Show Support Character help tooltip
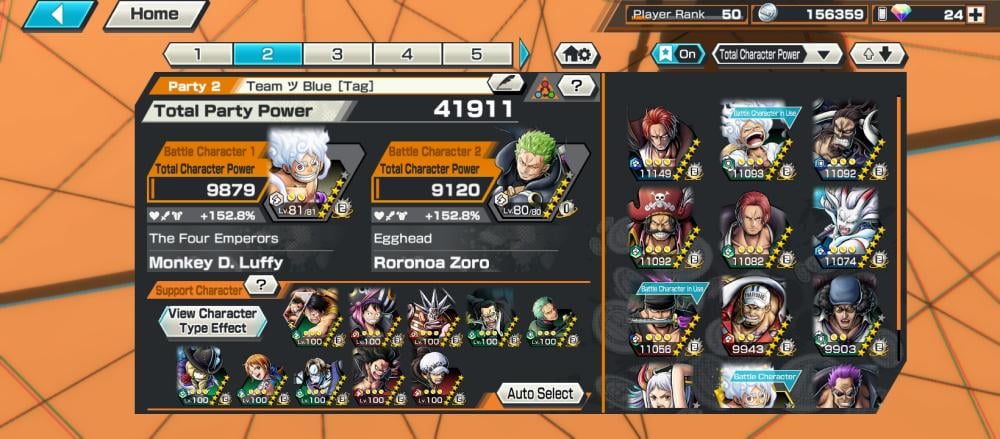The width and height of the screenshot is (1000, 439). (261, 286)
